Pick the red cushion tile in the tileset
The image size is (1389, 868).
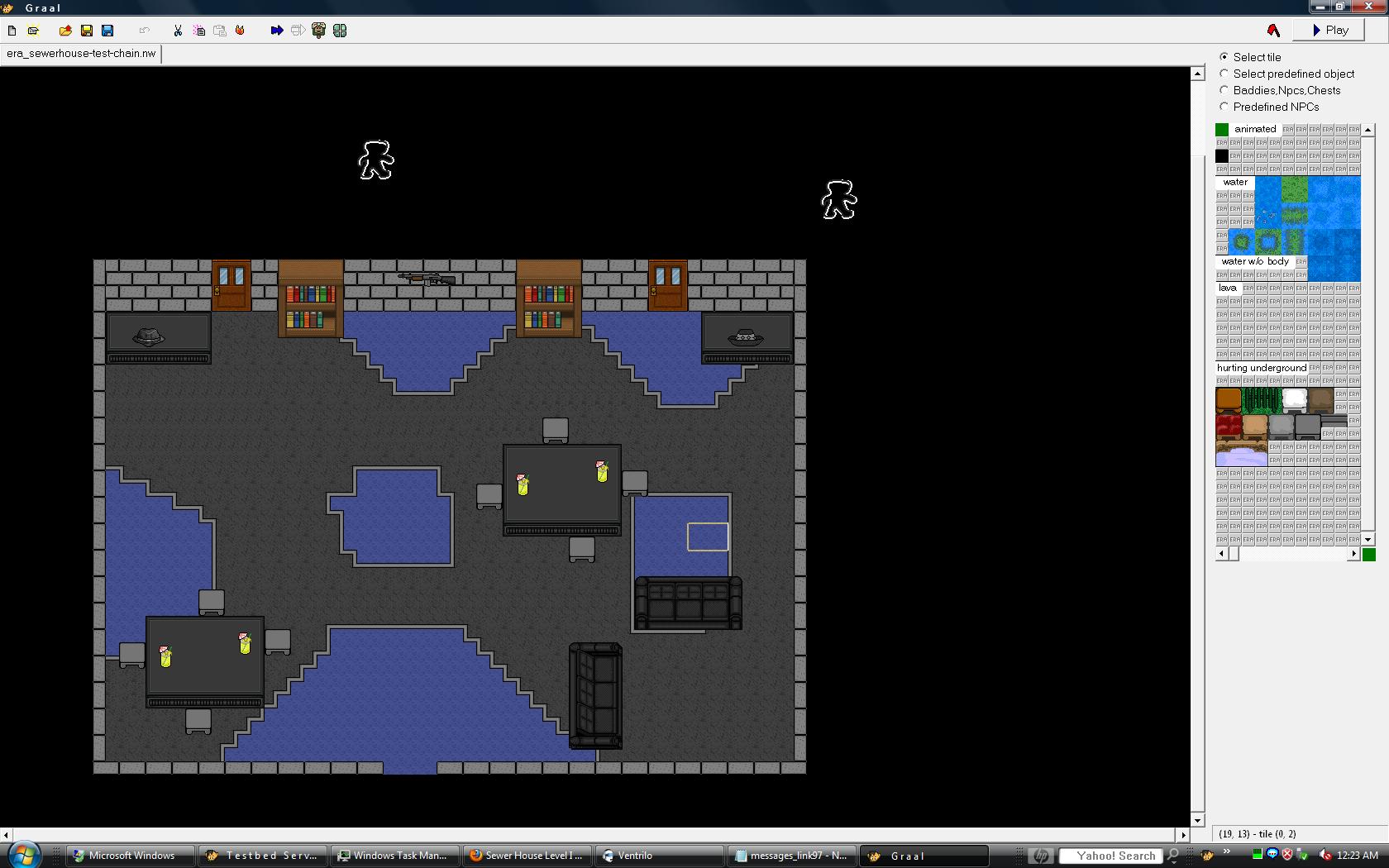tap(1229, 427)
